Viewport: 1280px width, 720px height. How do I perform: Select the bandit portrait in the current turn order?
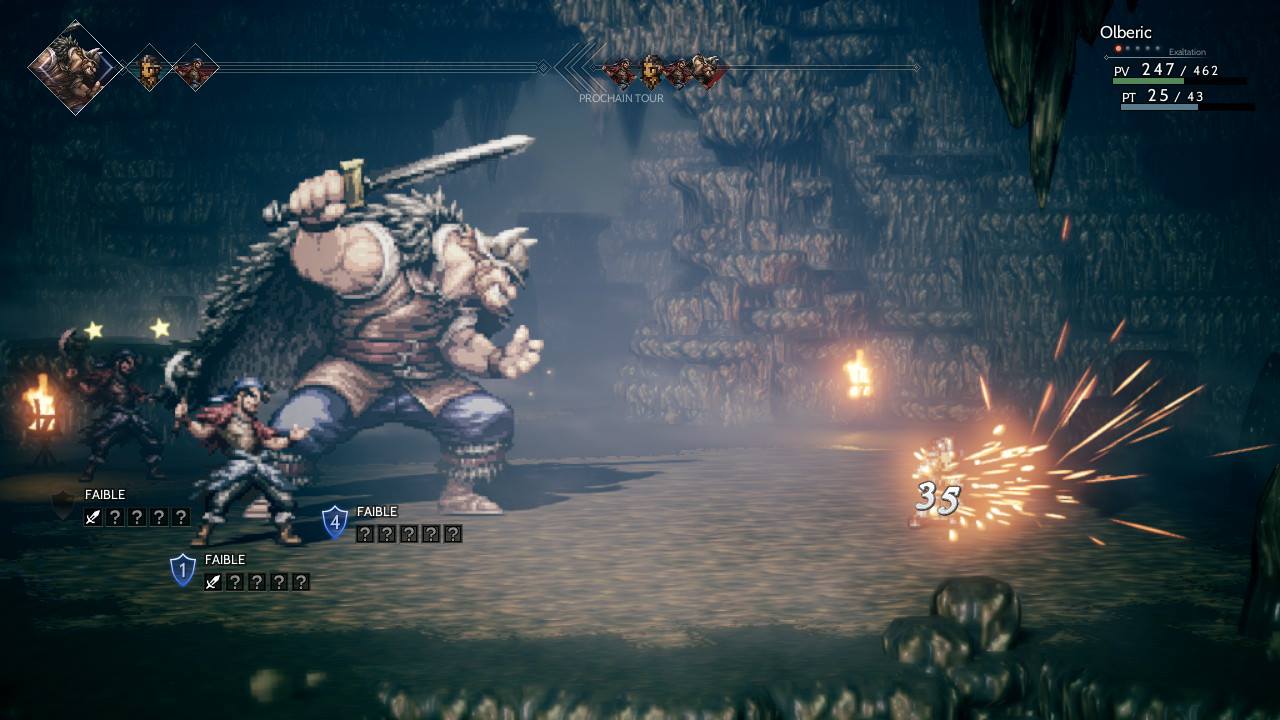coord(195,68)
